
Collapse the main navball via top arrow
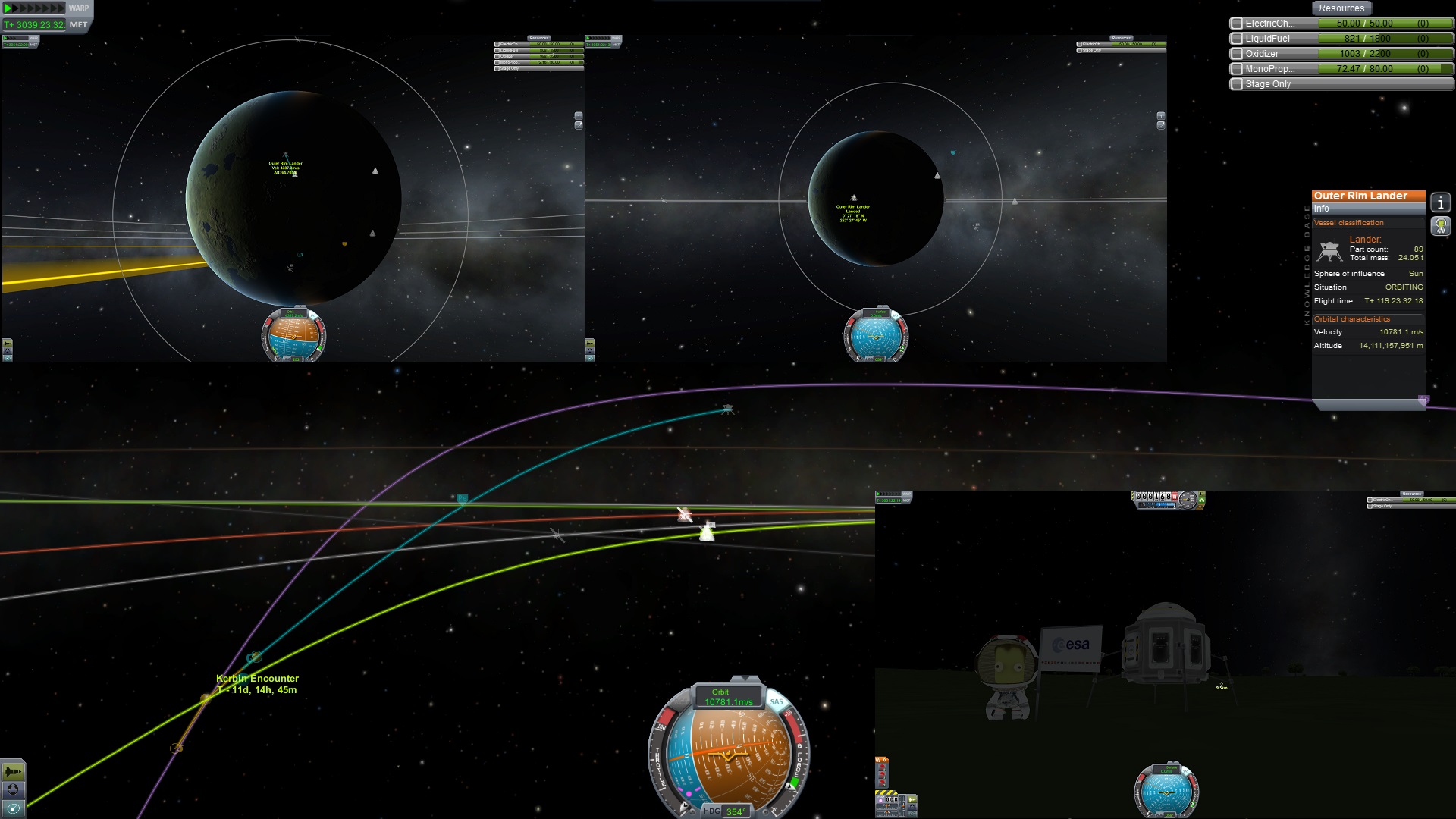click(745, 679)
